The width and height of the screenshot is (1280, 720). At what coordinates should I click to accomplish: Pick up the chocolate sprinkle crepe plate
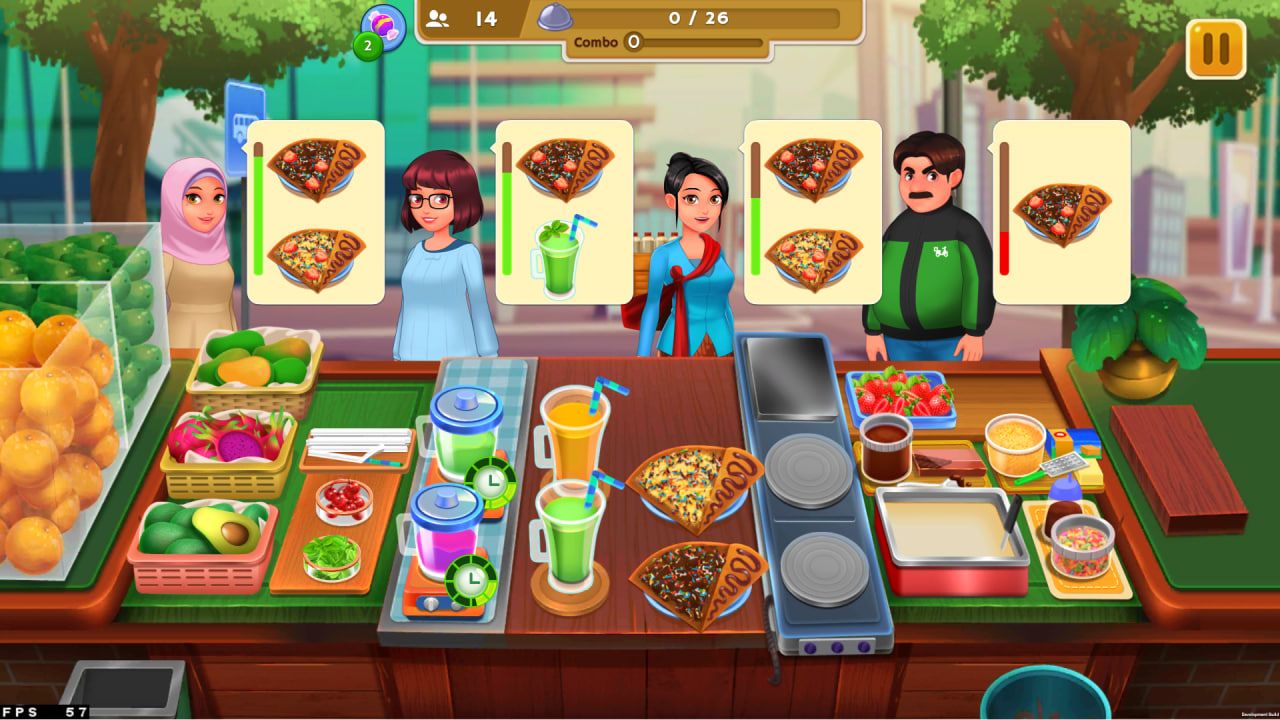pyautogui.click(x=696, y=583)
